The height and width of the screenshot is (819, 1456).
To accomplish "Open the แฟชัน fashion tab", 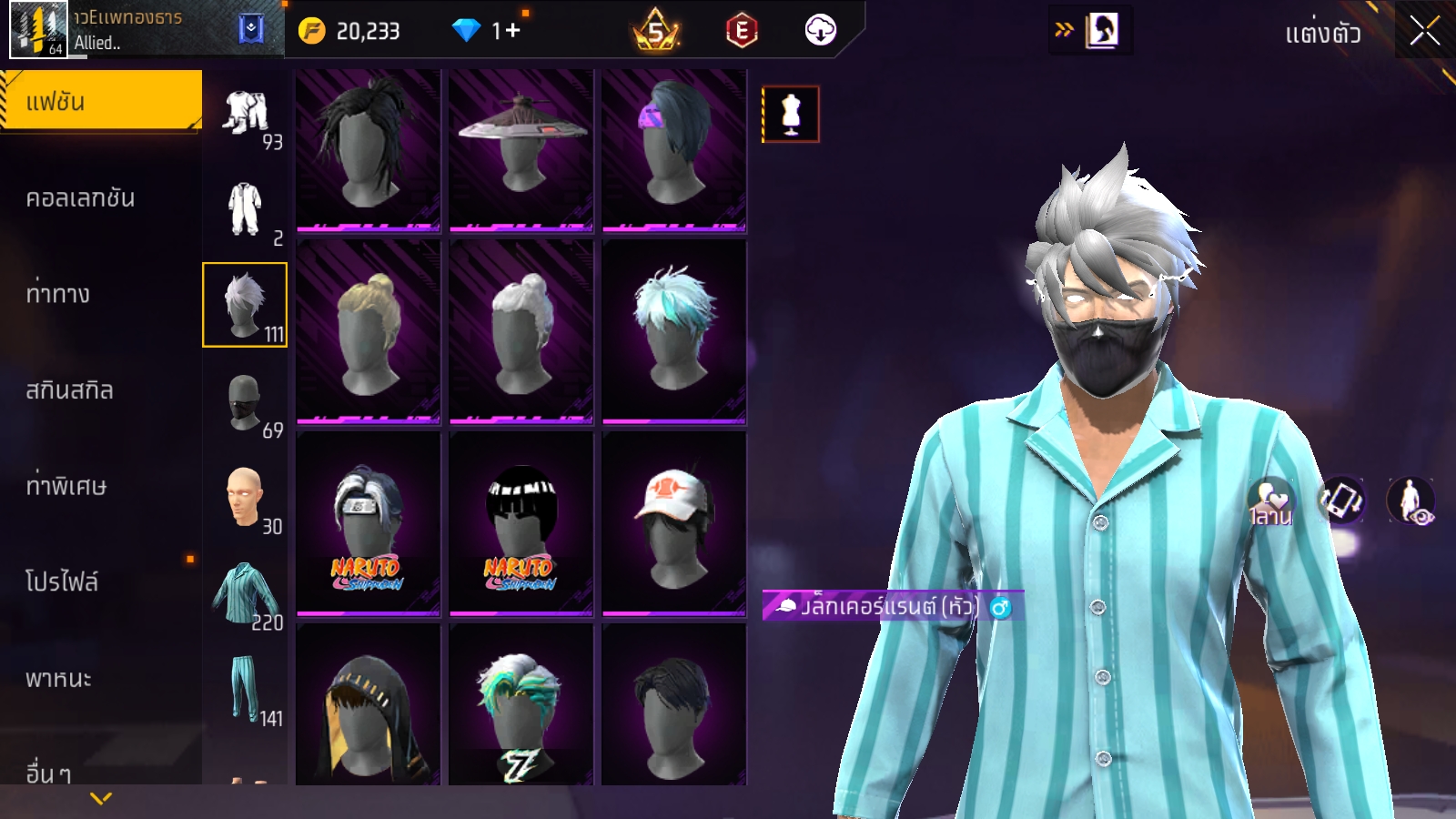I will 100,101.
